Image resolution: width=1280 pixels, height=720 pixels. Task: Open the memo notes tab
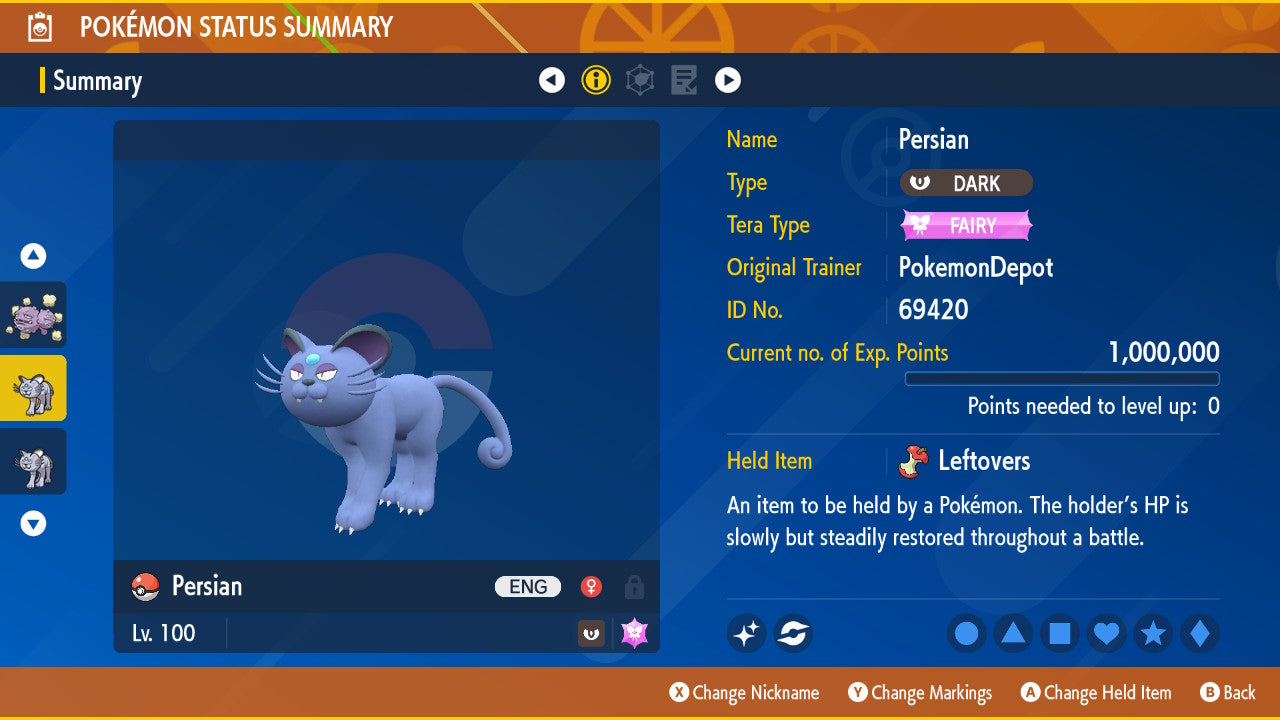point(684,80)
